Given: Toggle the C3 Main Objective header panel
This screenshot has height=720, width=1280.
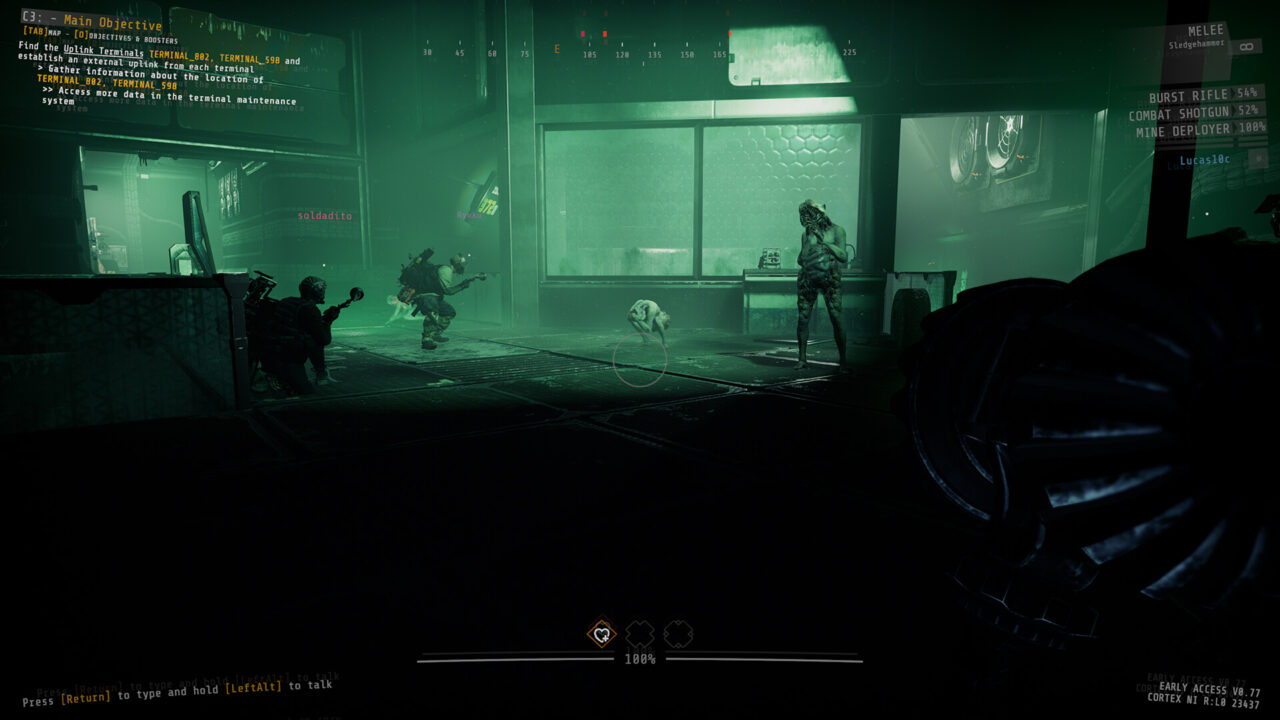Looking at the screenshot, I should [x=90, y=20].
